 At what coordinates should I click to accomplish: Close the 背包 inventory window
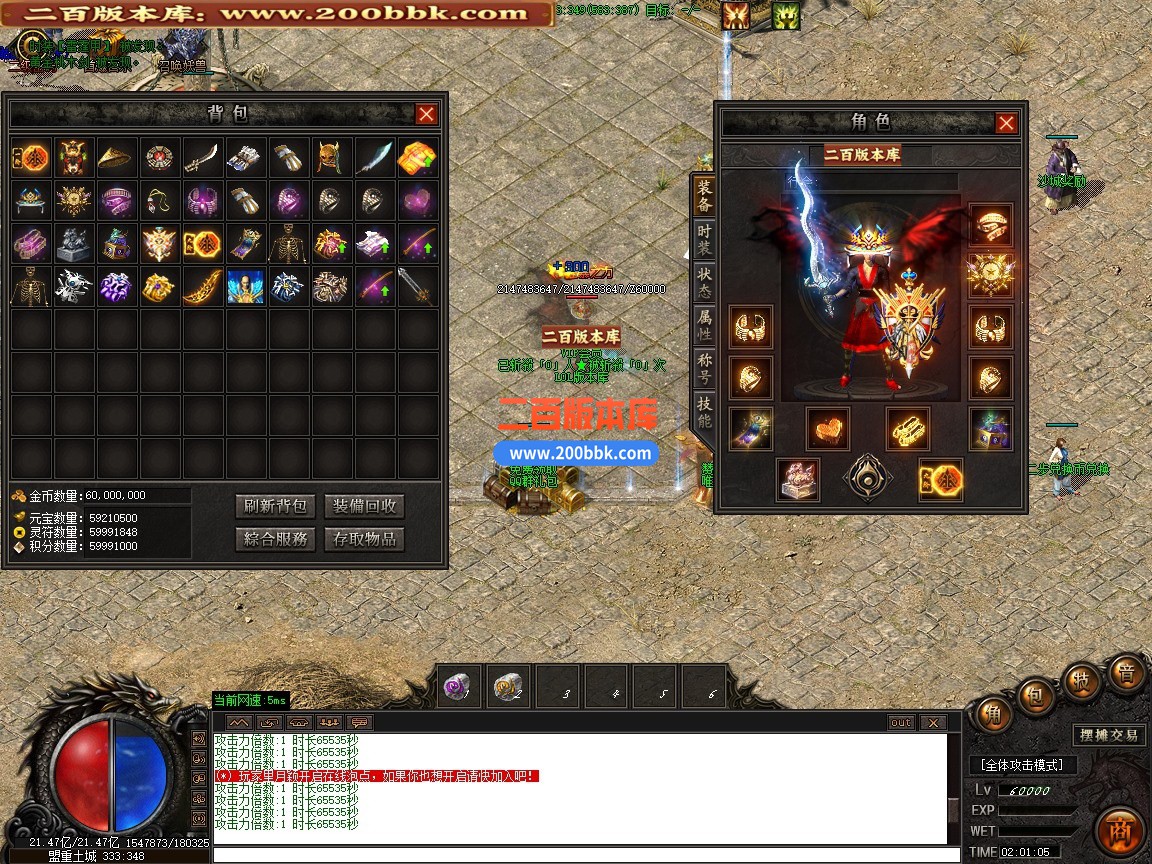pyautogui.click(x=427, y=114)
